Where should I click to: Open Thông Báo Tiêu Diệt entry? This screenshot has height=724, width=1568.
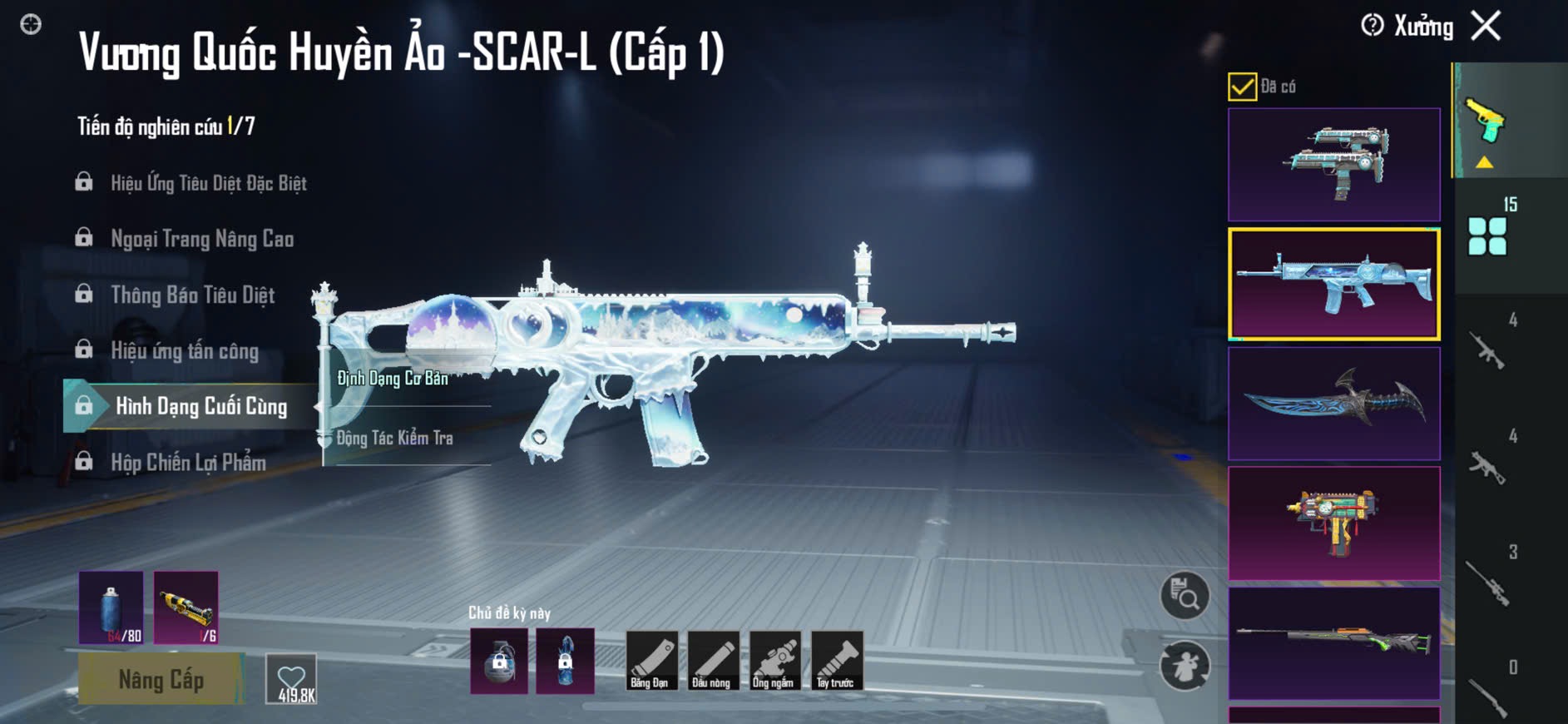point(192,295)
